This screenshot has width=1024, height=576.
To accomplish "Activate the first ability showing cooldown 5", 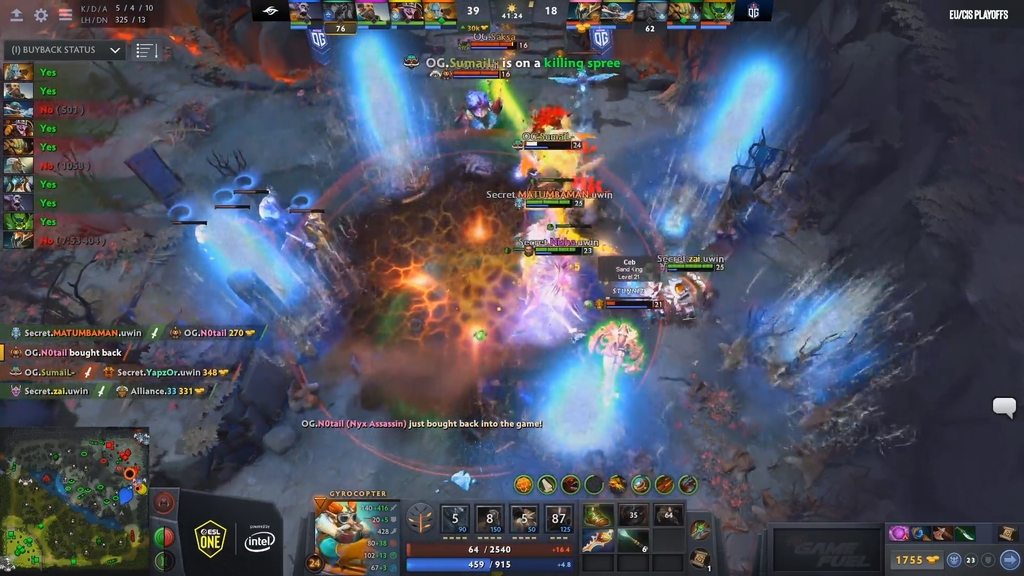I will click(x=455, y=520).
